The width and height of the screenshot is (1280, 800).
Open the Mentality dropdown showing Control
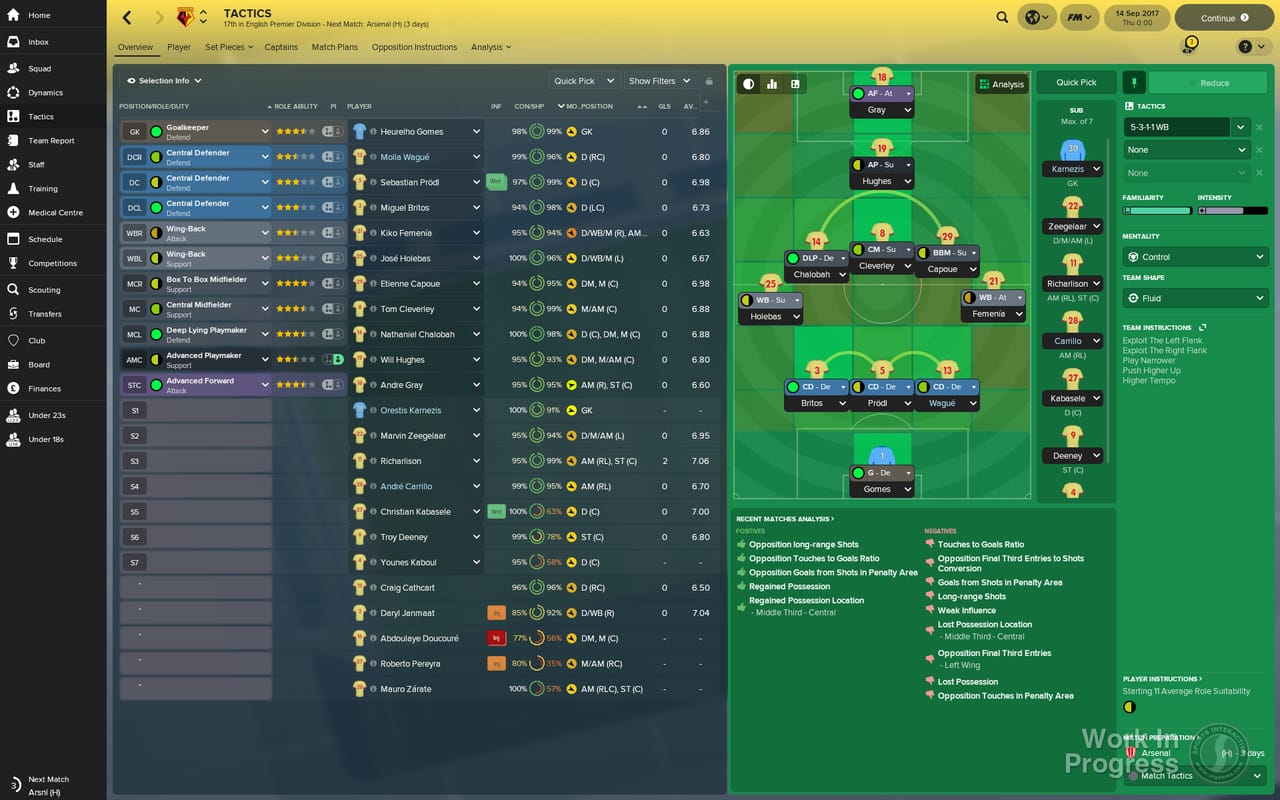[x=1195, y=256]
